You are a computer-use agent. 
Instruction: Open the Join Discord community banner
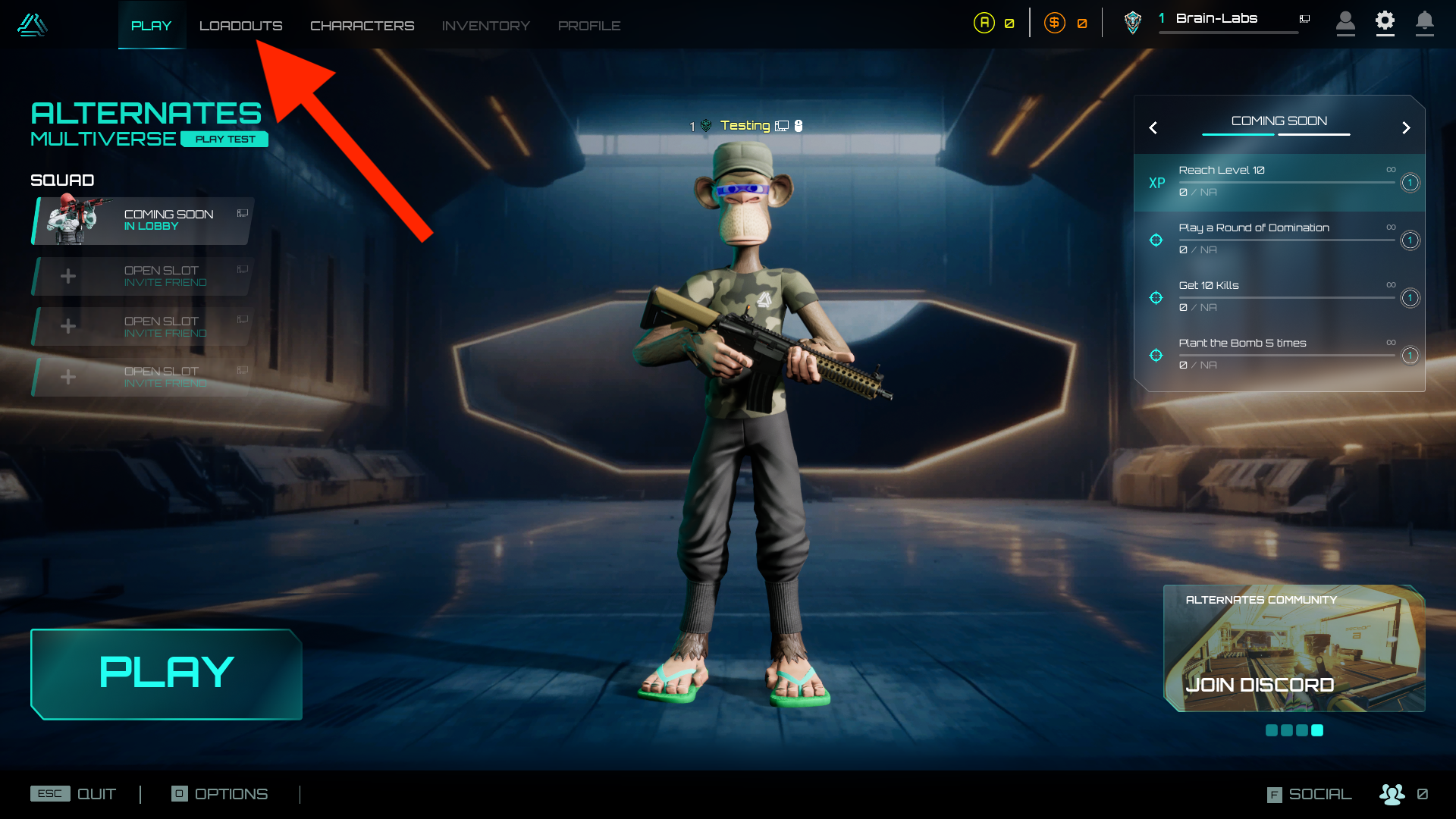click(x=1294, y=649)
